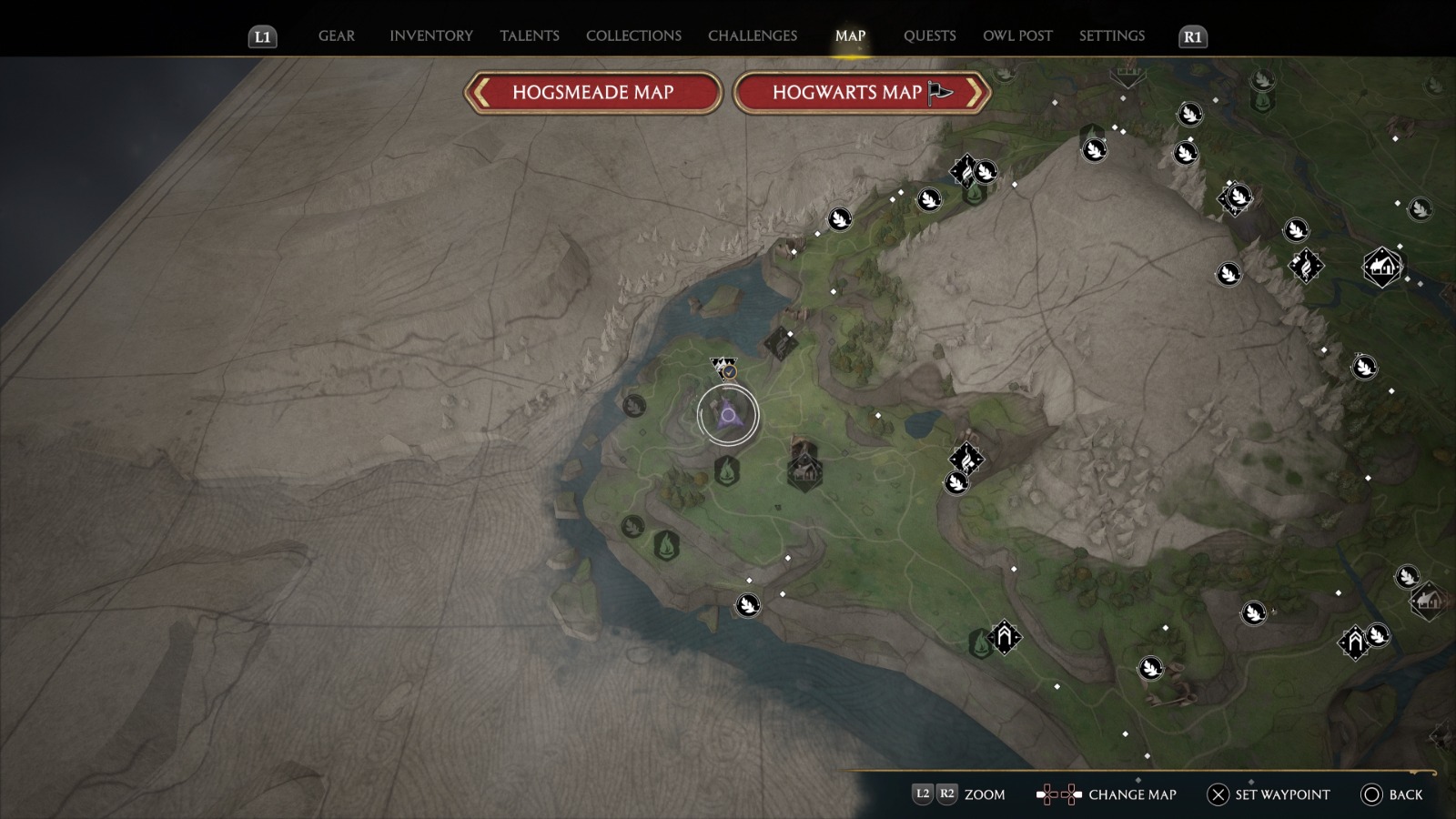Open the Gear tab

click(336, 35)
